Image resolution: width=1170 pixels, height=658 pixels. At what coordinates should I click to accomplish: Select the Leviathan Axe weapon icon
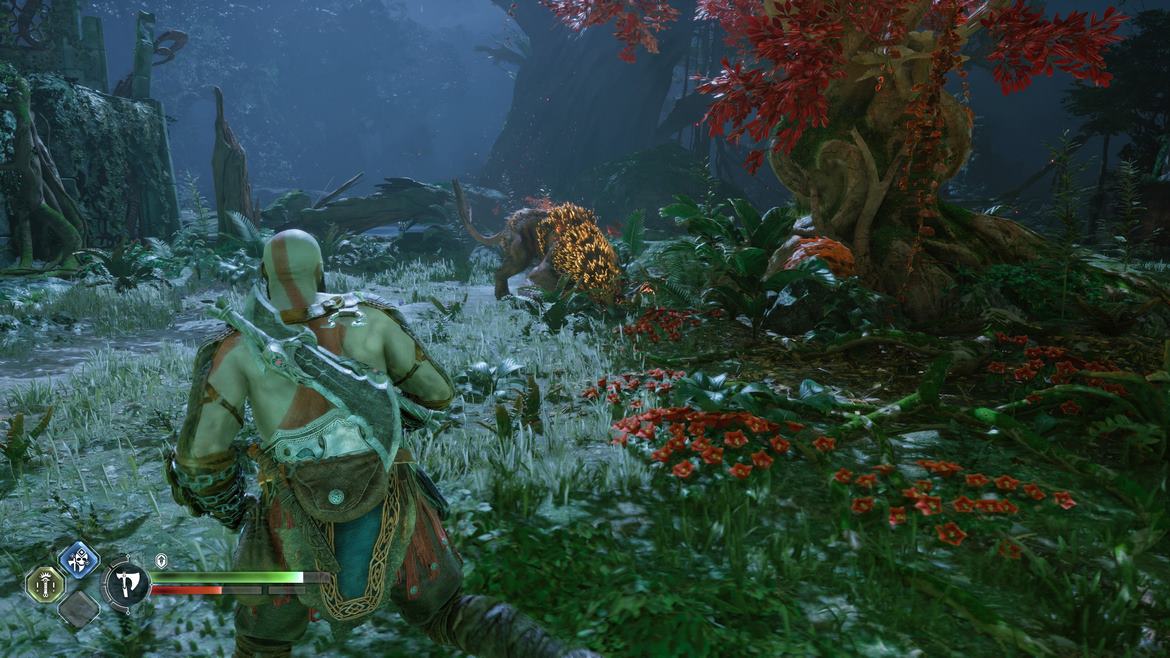click(127, 583)
